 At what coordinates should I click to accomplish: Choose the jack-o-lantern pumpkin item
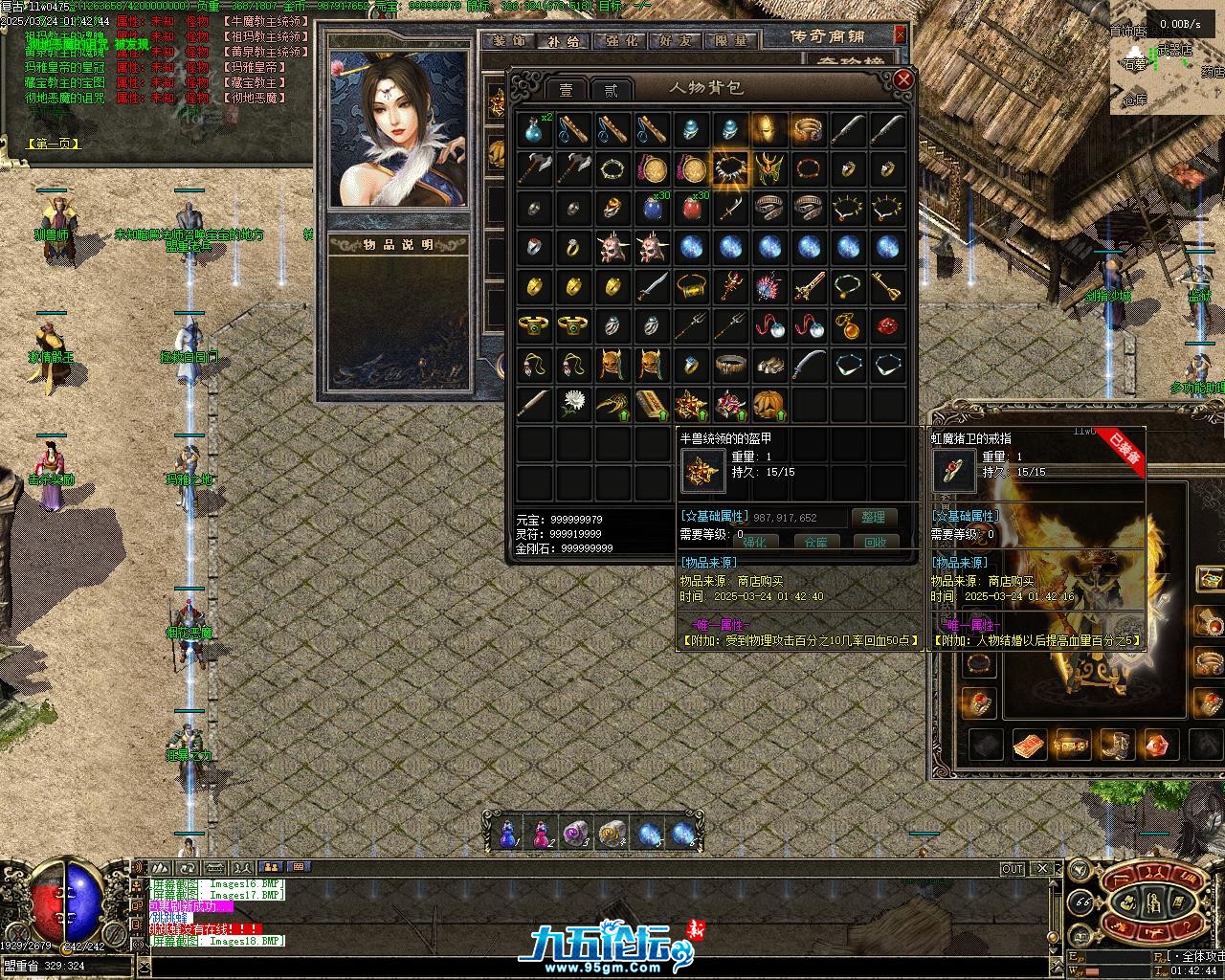(x=769, y=403)
